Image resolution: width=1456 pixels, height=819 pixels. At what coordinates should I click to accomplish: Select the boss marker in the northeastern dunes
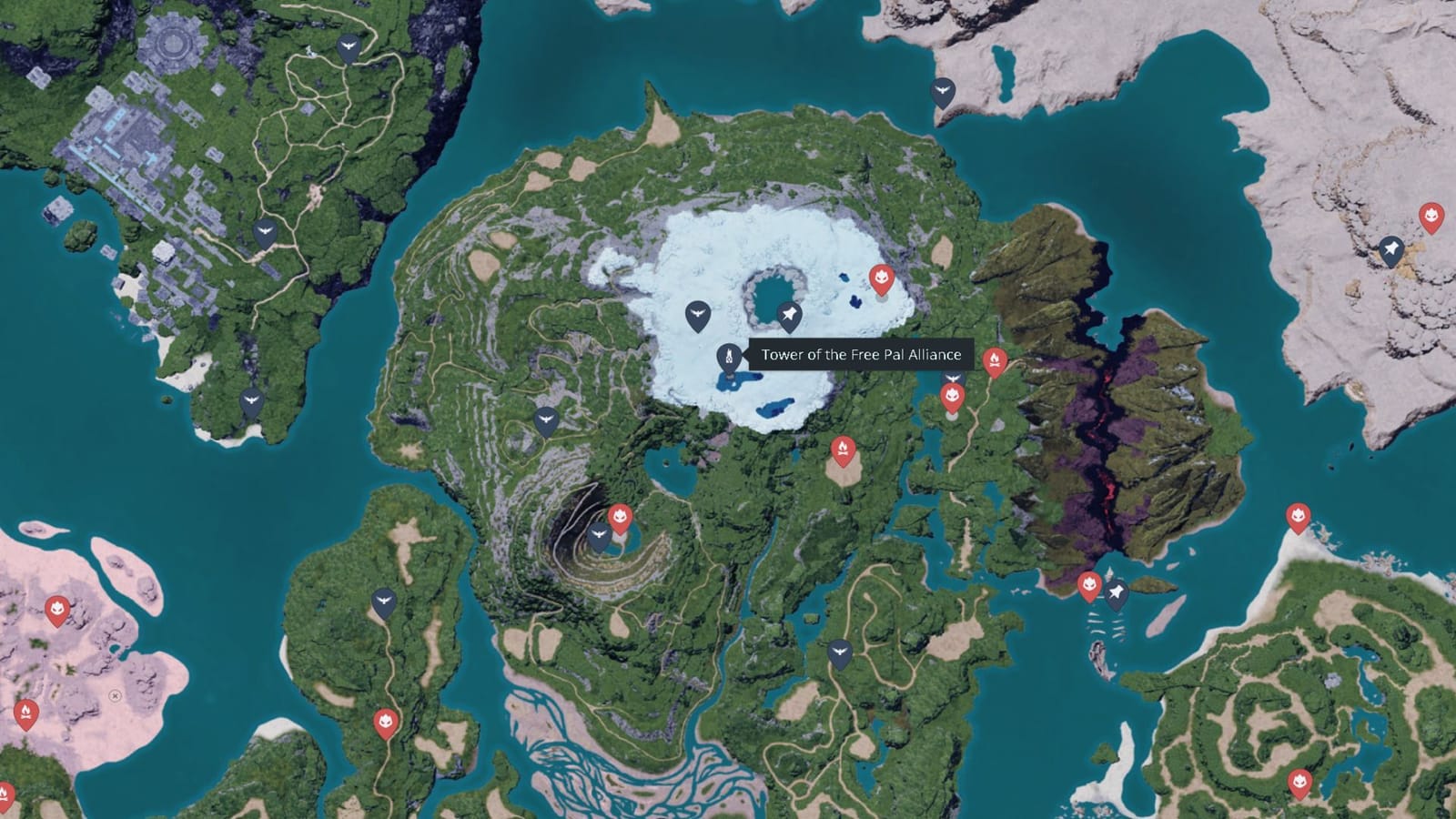coord(1431,216)
